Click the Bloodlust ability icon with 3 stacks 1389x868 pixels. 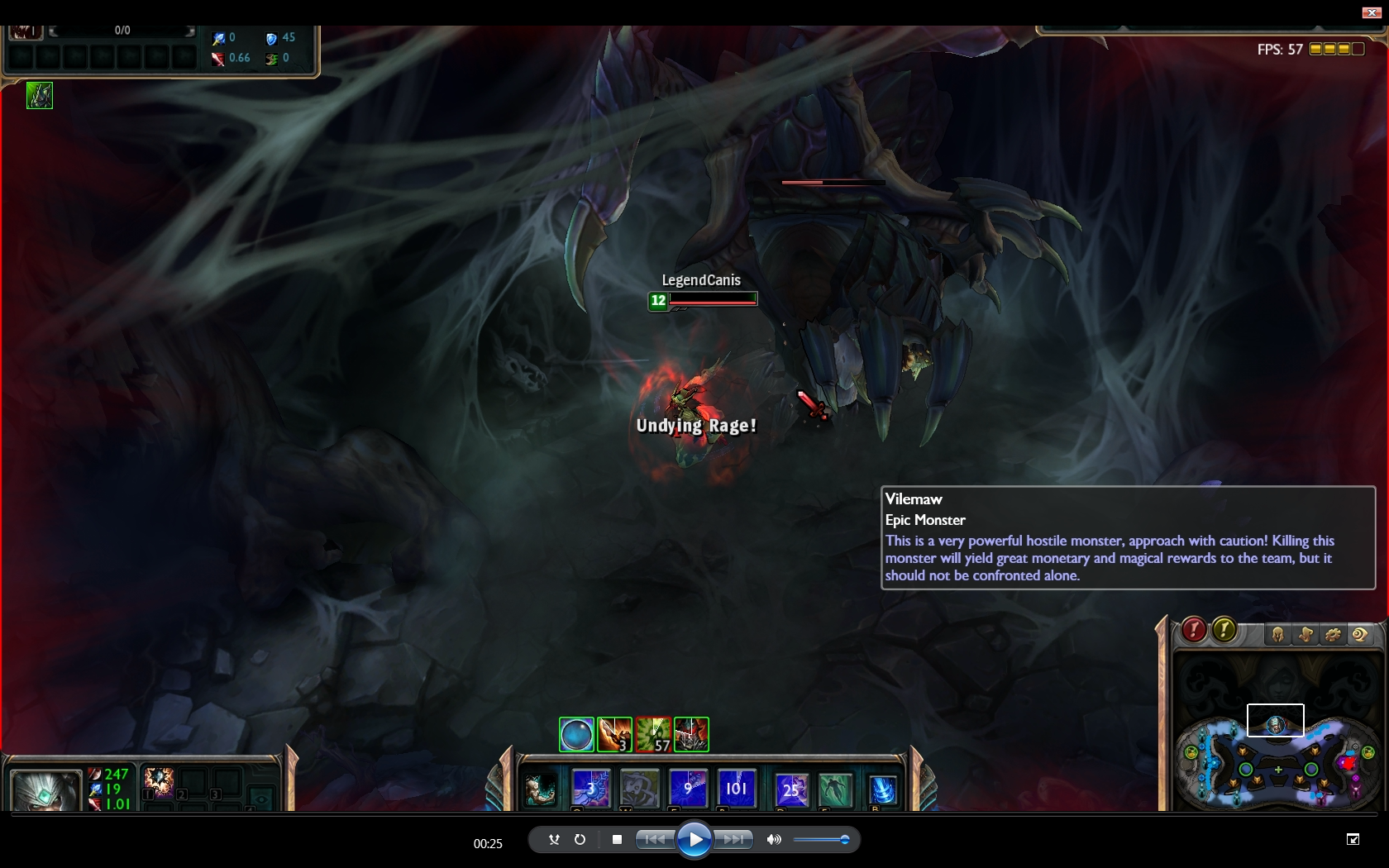[615, 735]
